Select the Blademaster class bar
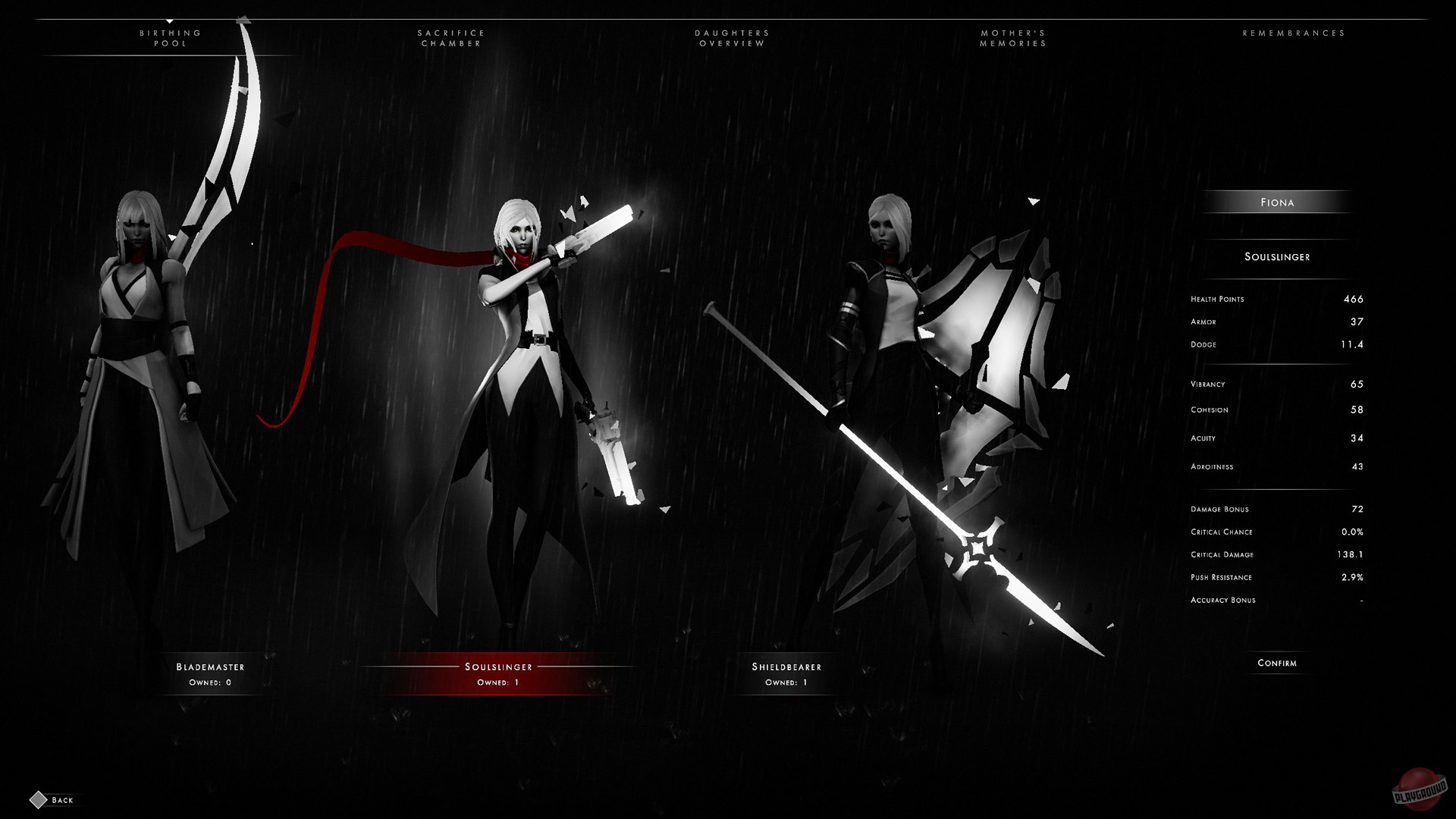The width and height of the screenshot is (1456, 819). 210,675
